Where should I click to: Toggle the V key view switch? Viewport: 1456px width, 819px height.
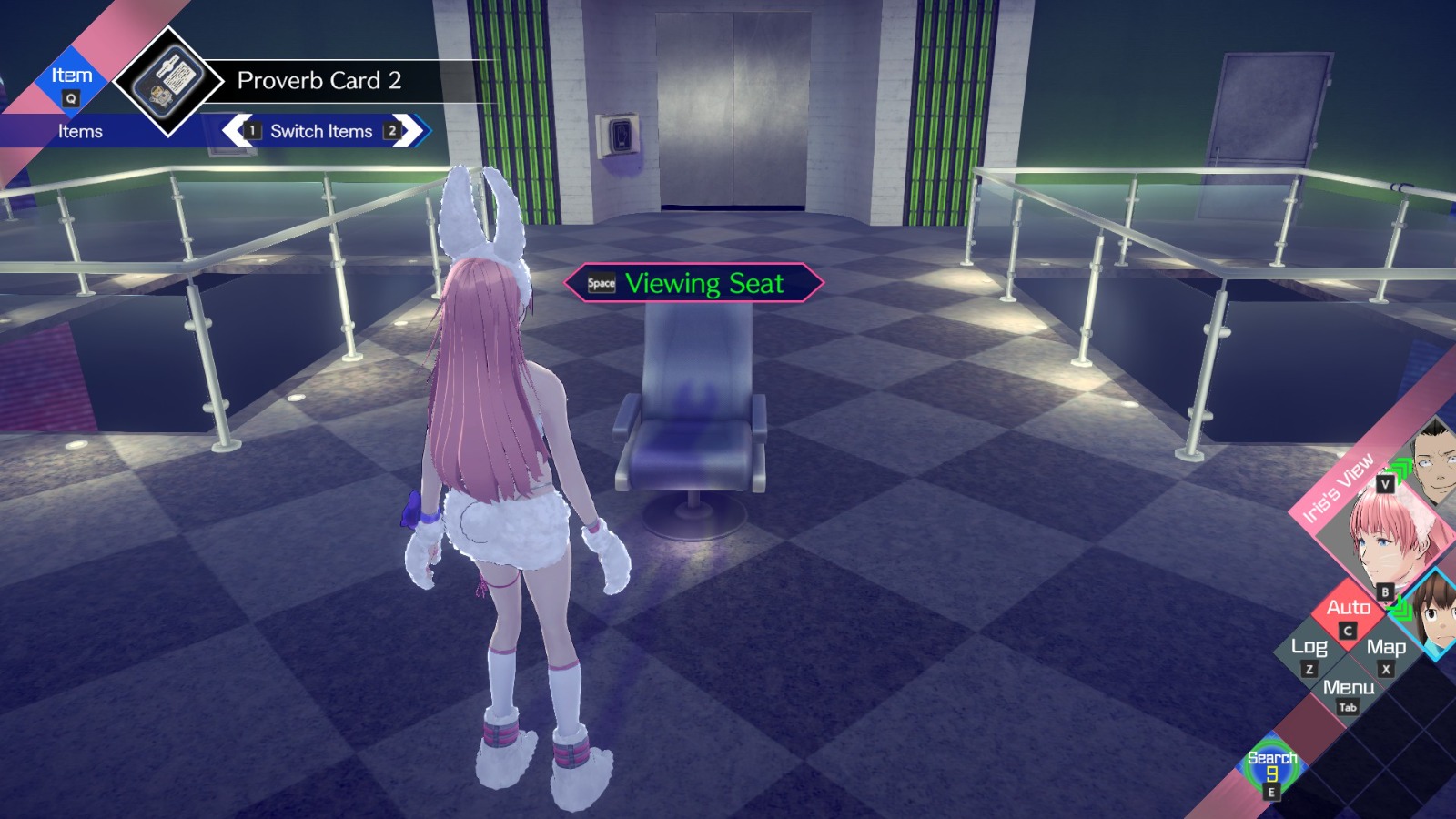(x=1384, y=483)
